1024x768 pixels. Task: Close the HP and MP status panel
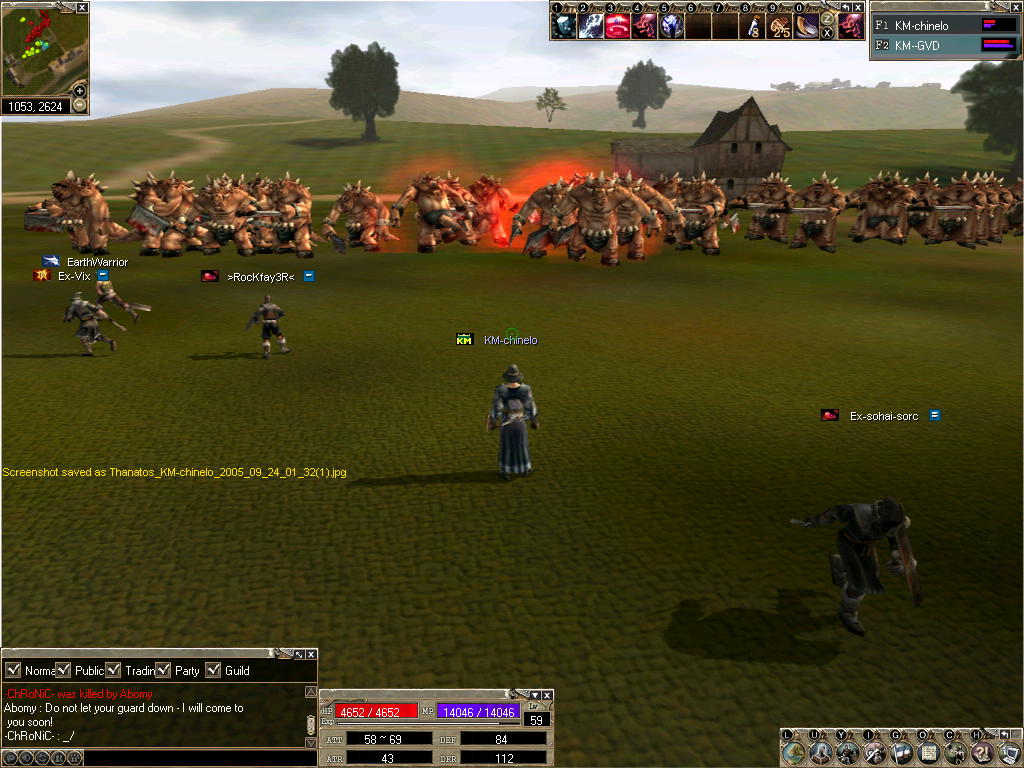[x=547, y=695]
